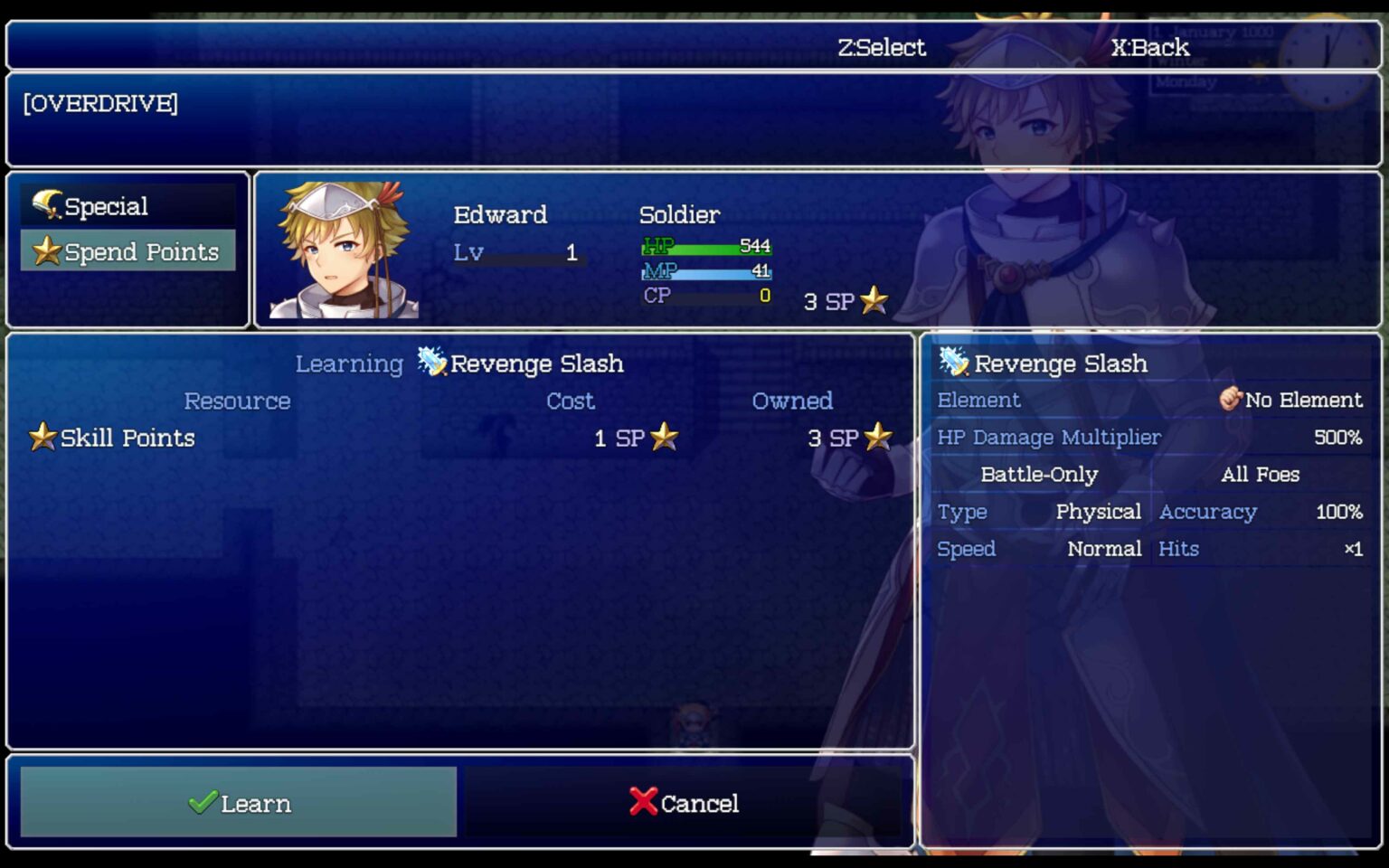Open the Battle-Only skill info section
This screenshot has width=1389, height=868.
1040,474
